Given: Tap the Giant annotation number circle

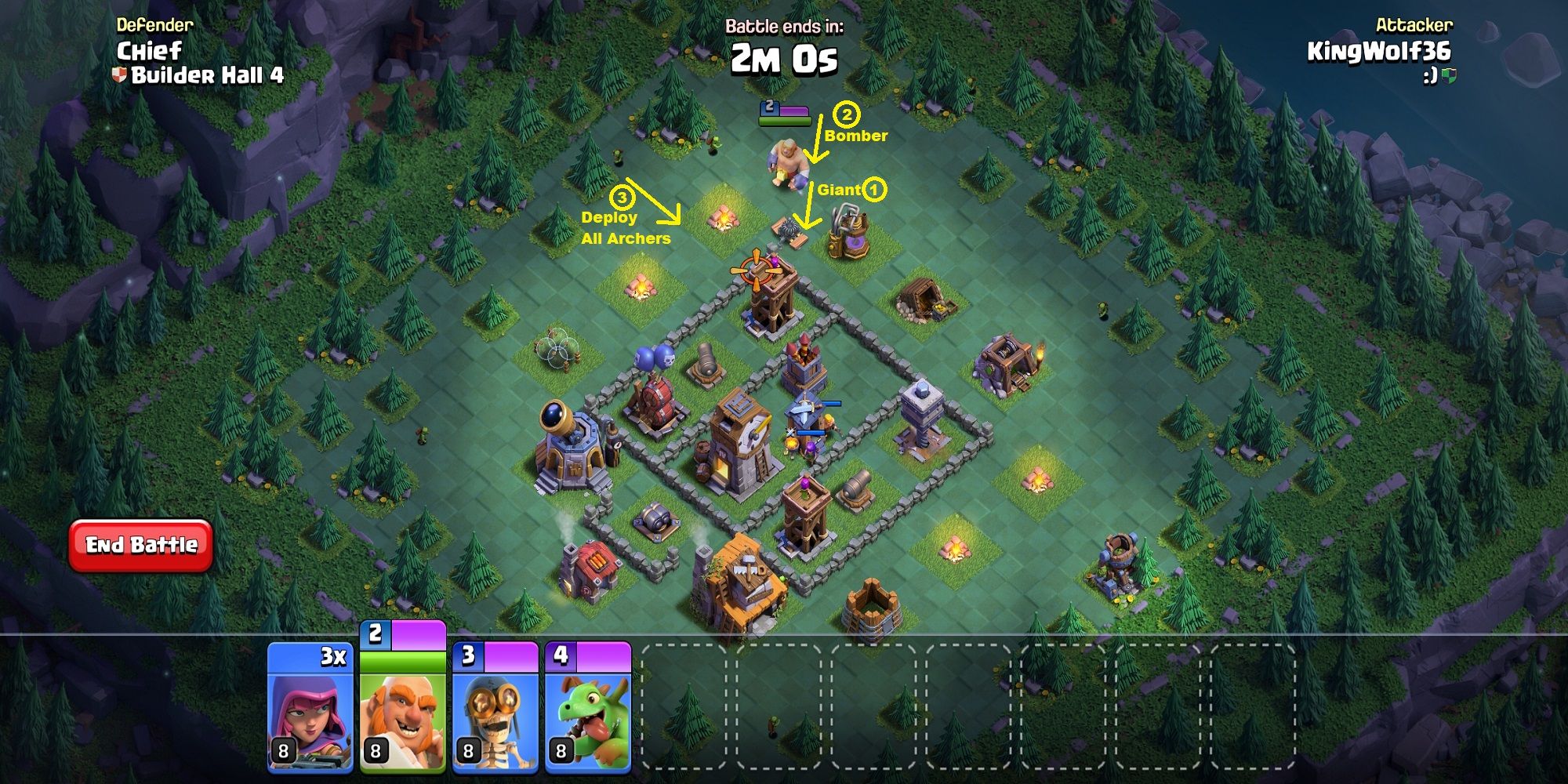Looking at the screenshot, I should (874, 190).
